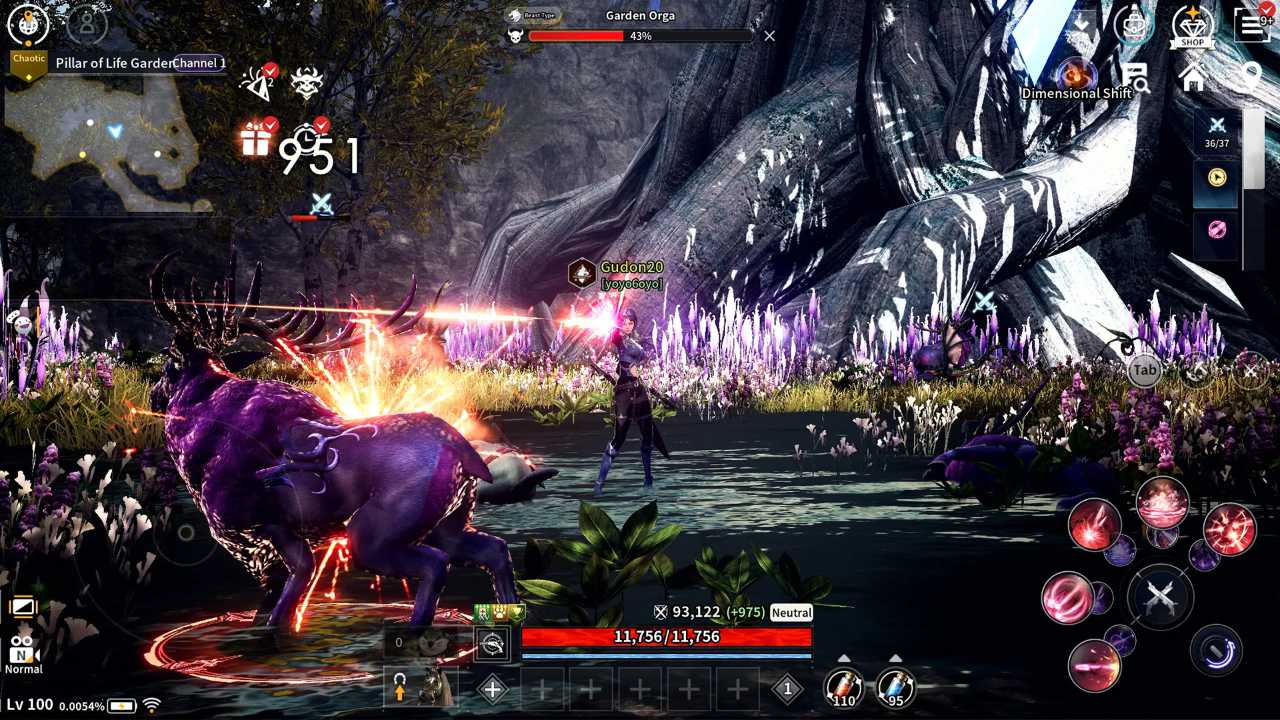Open the clock timer reward icon

tap(308, 138)
